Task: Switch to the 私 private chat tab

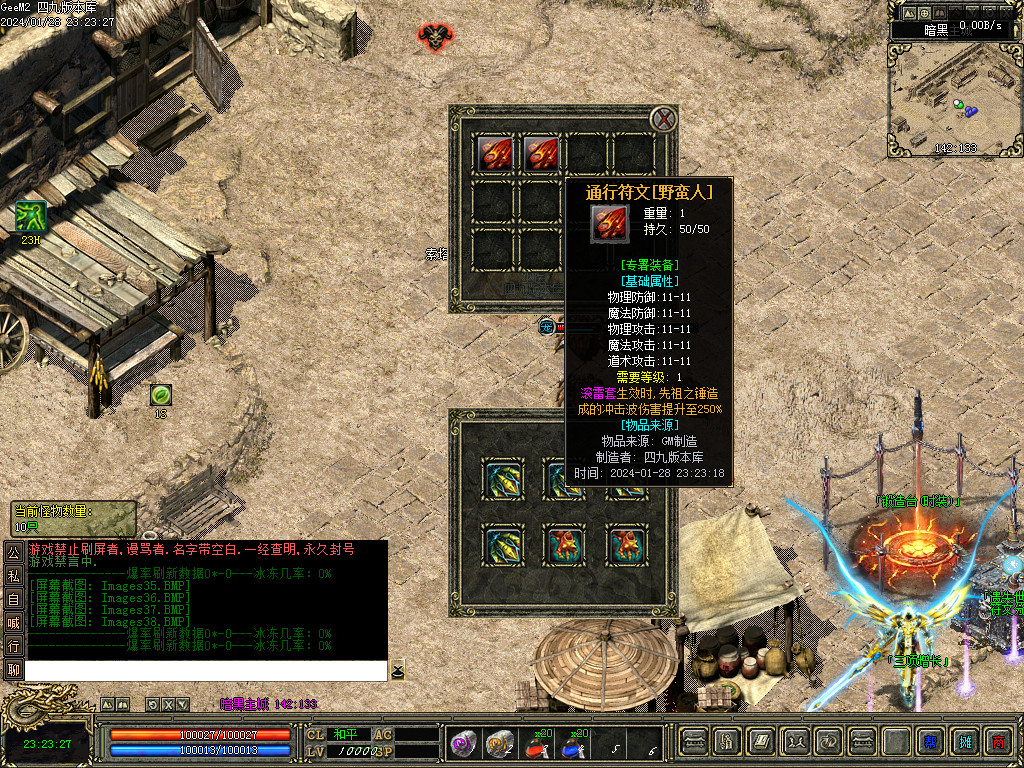Action: click(x=14, y=575)
